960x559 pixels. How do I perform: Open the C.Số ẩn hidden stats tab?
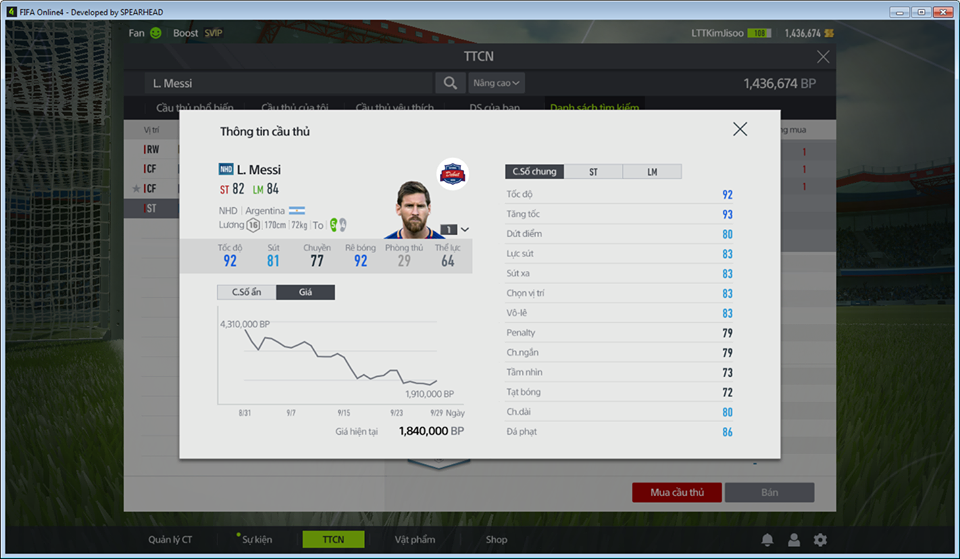pos(246,293)
